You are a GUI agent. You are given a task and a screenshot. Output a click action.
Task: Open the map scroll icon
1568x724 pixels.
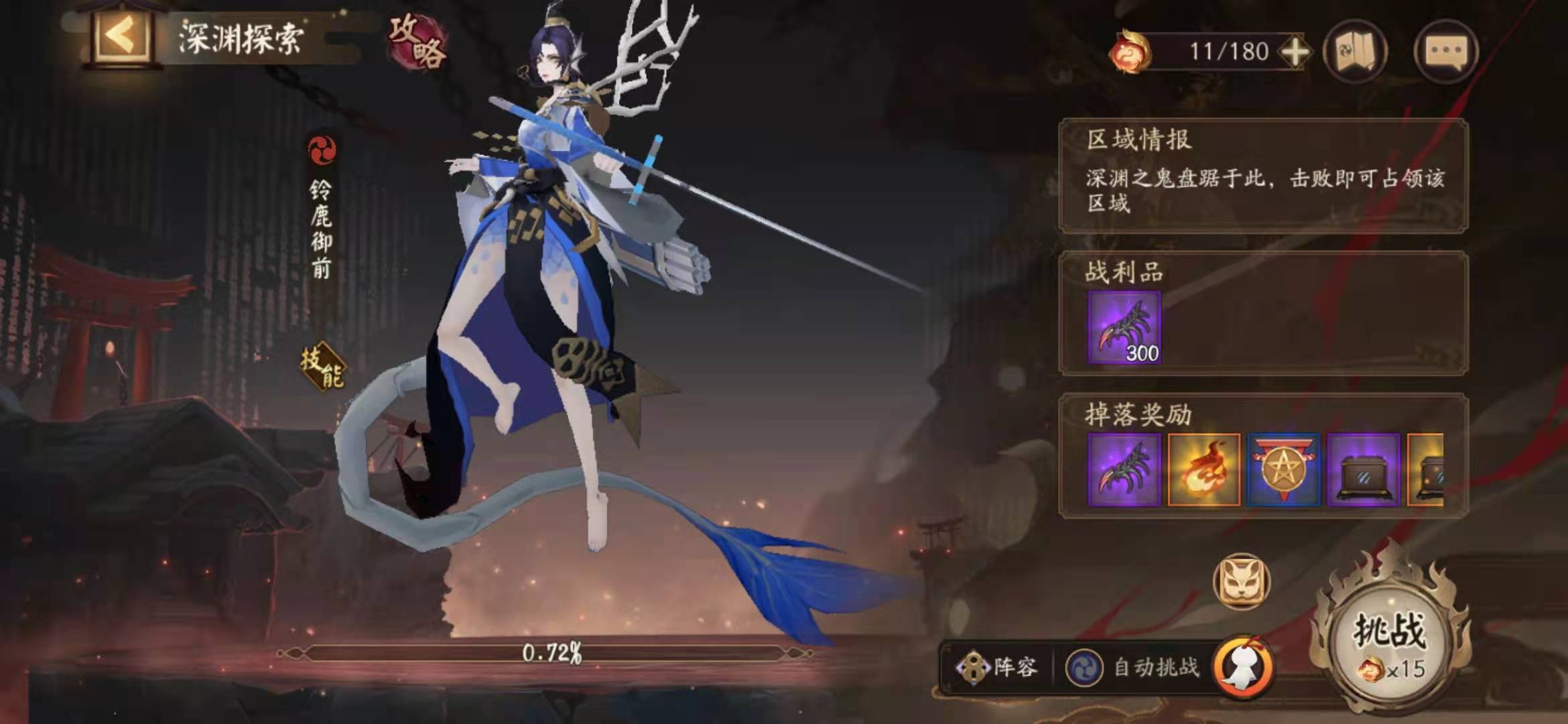(x=1355, y=52)
